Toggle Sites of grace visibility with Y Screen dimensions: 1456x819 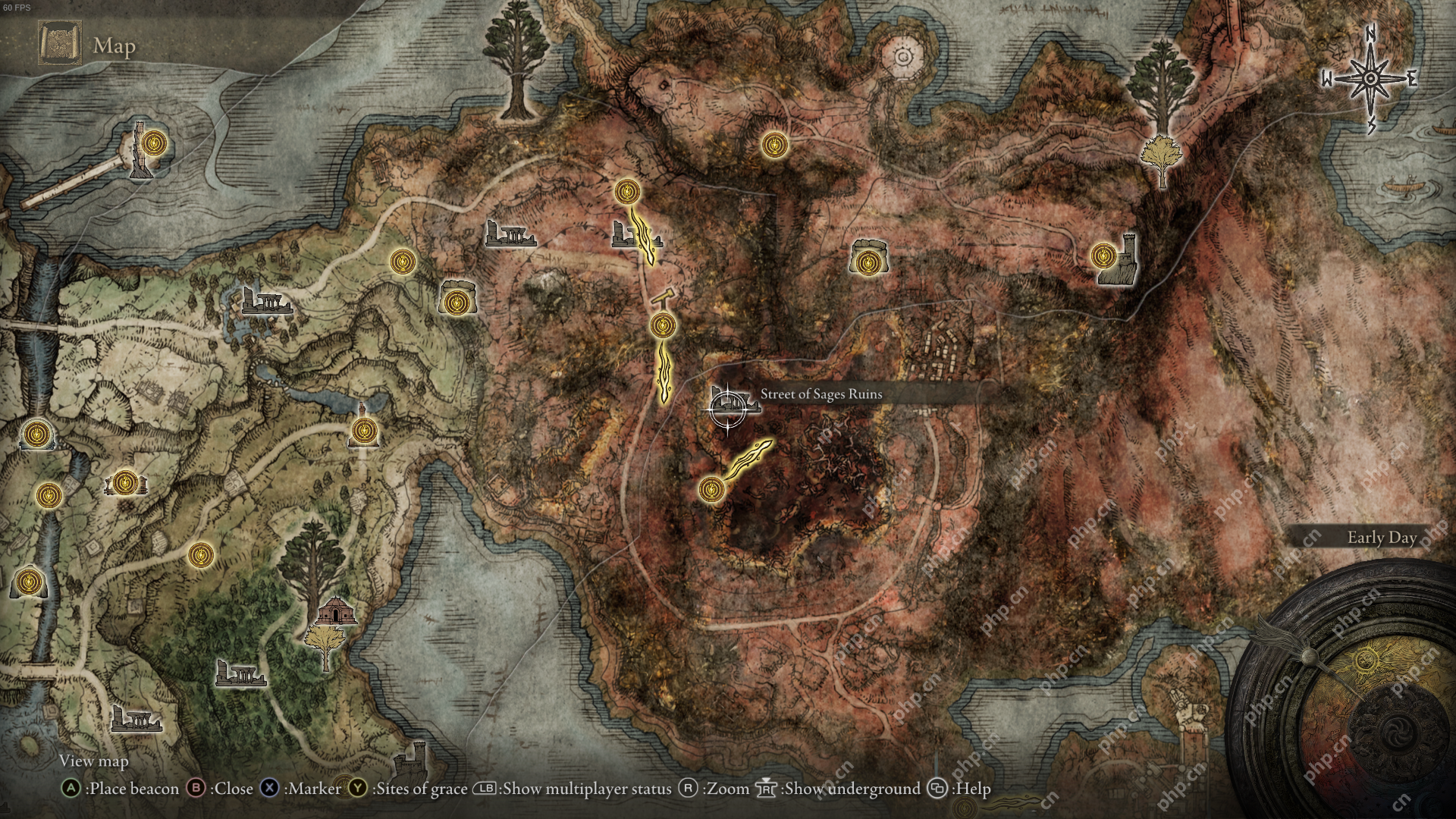356,789
